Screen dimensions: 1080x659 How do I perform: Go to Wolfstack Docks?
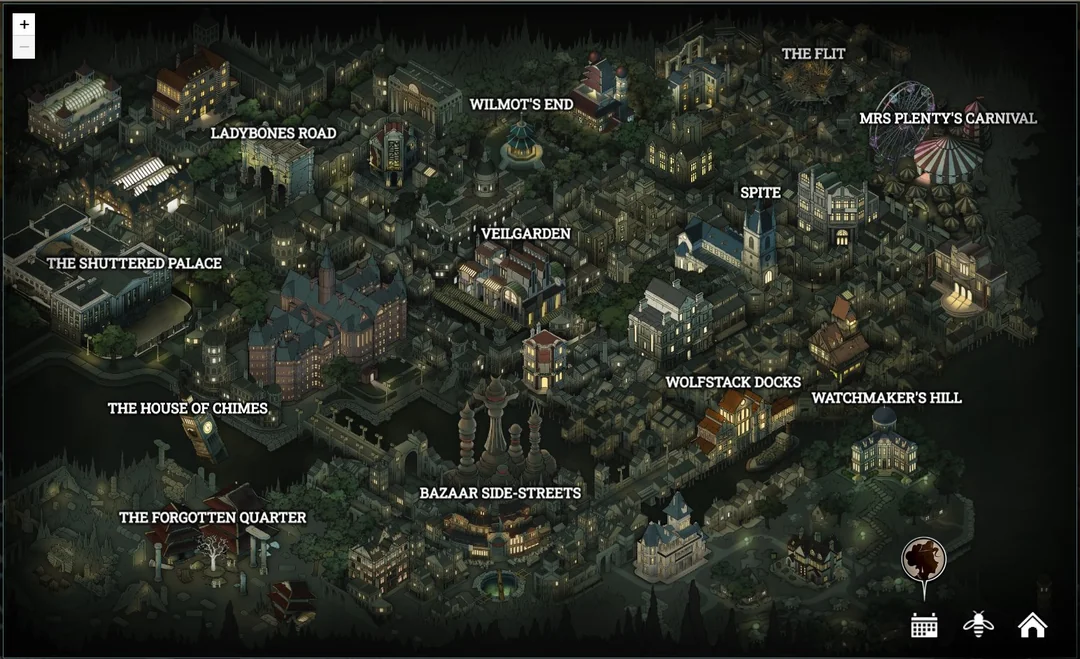(x=733, y=382)
